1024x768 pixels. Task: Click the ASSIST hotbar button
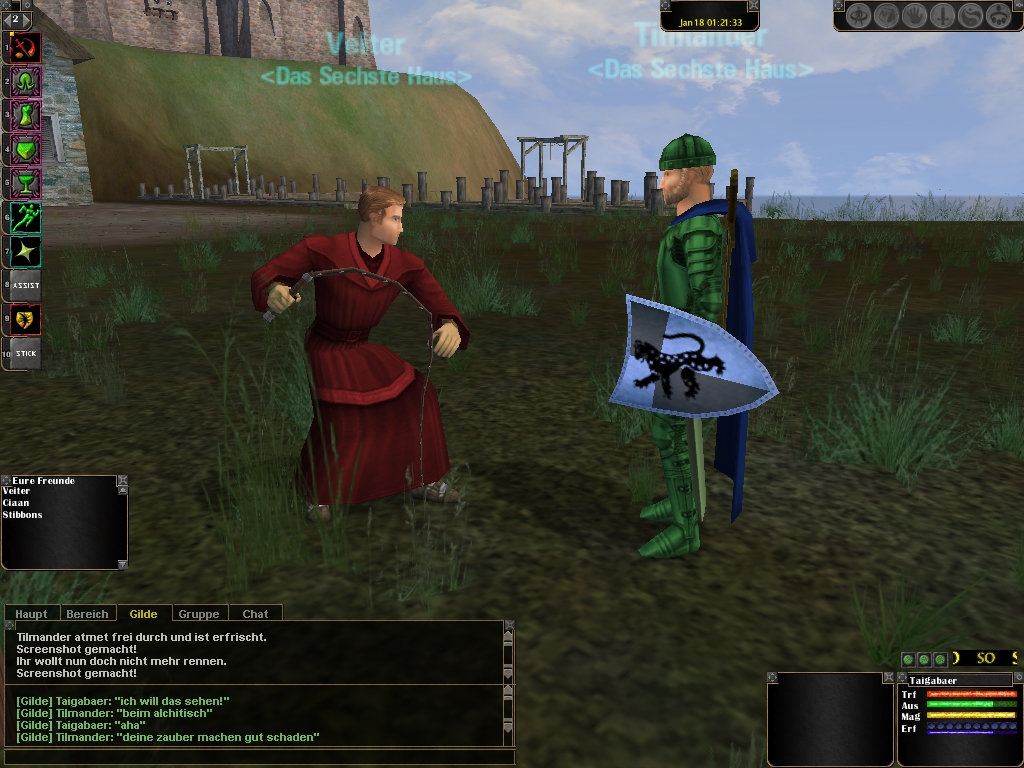point(26,285)
